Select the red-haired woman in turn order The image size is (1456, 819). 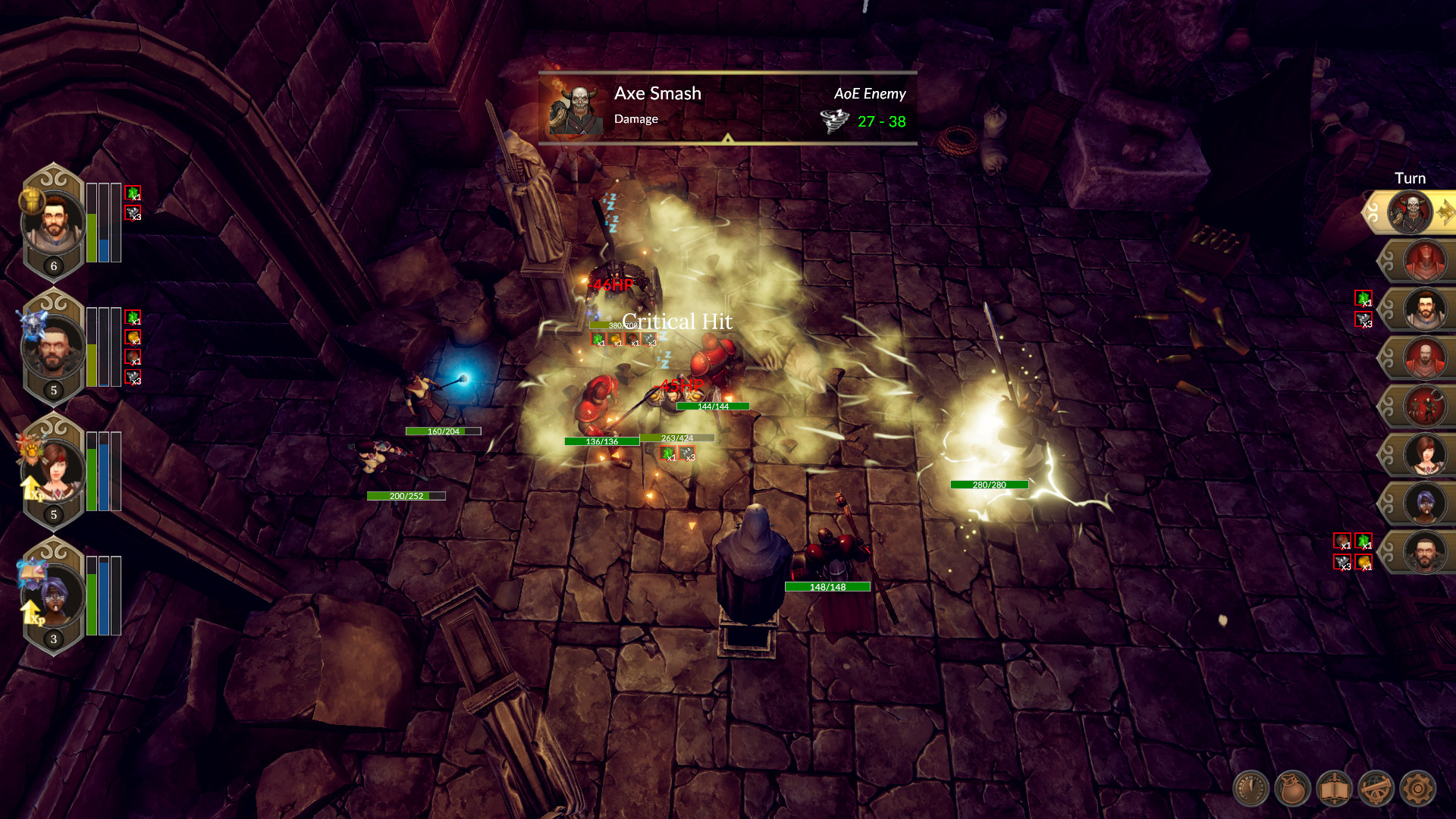(x=1425, y=455)
